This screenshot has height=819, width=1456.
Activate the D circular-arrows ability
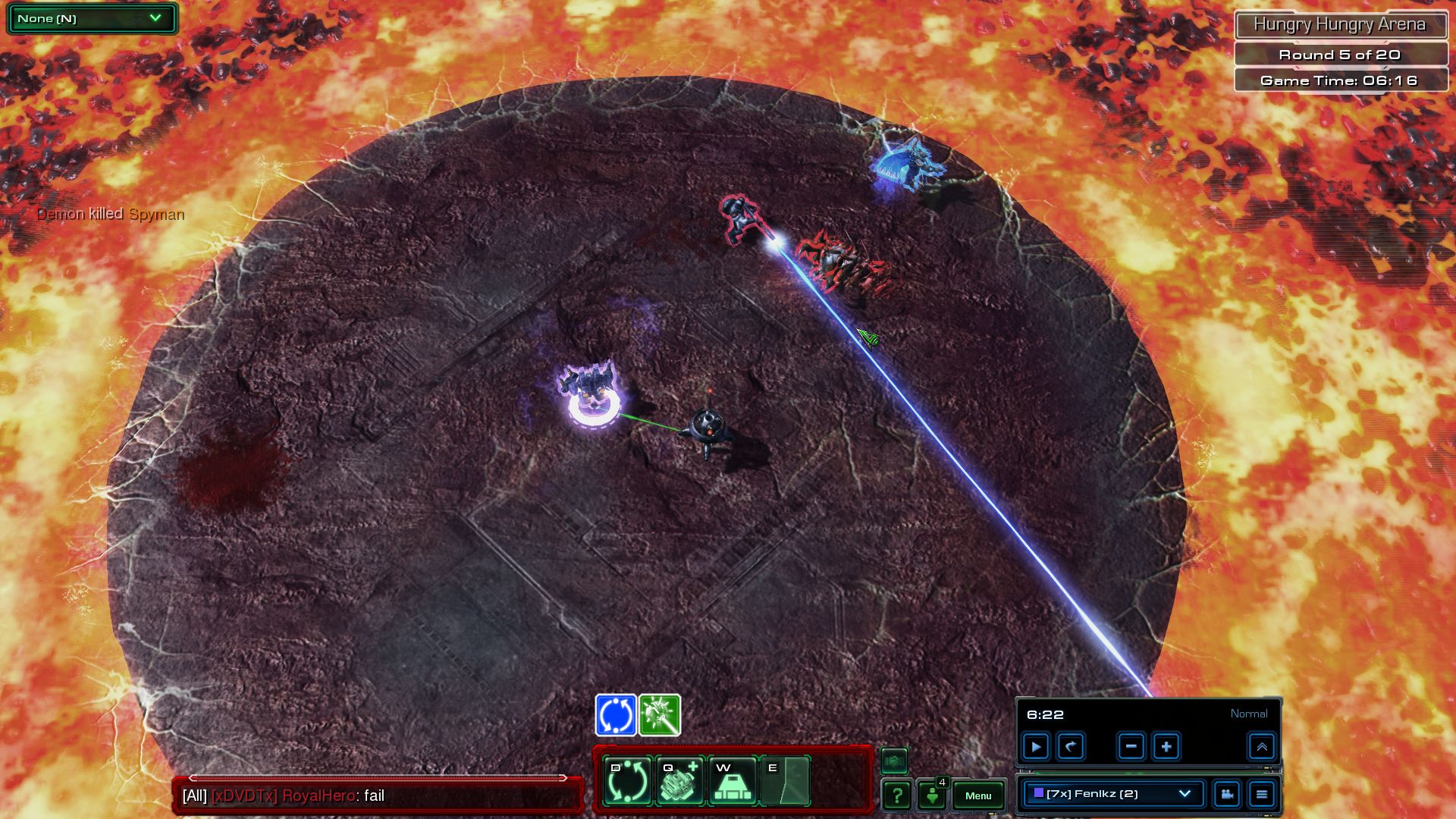(x=628, y=781)
